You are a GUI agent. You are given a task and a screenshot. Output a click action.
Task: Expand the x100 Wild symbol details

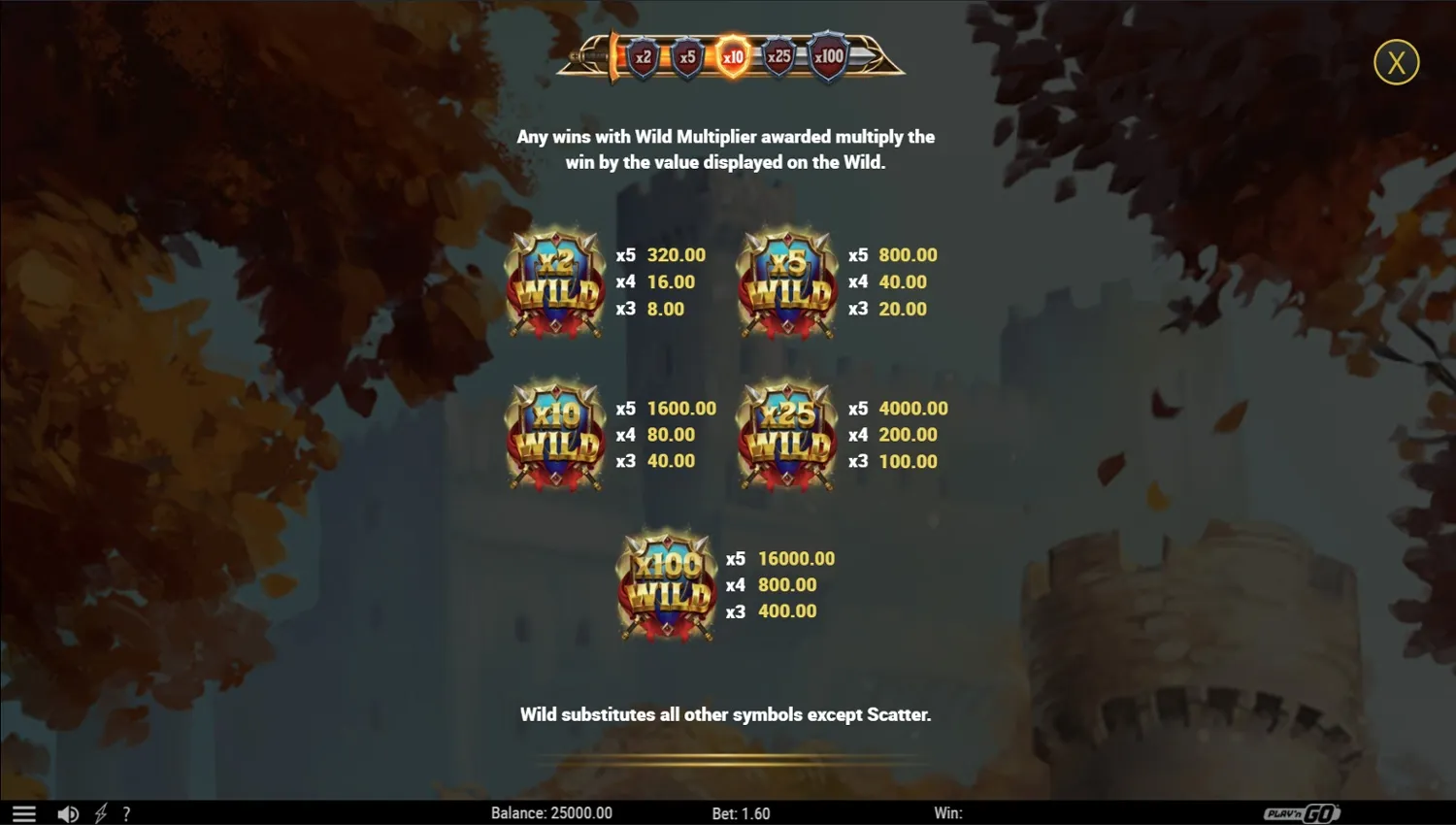coord(667,584)
